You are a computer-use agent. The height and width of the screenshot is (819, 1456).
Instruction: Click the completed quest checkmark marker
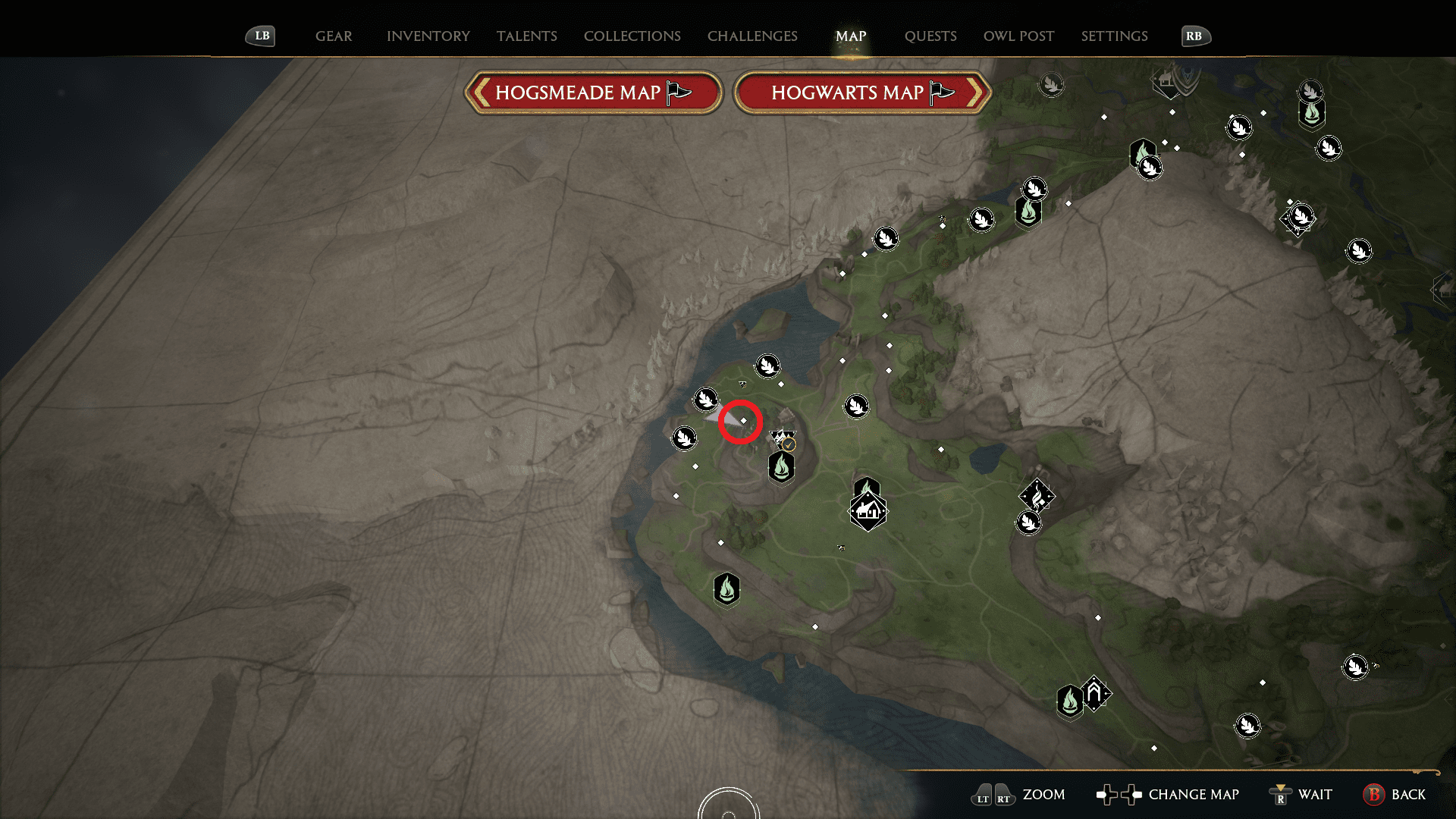point(789,444)
